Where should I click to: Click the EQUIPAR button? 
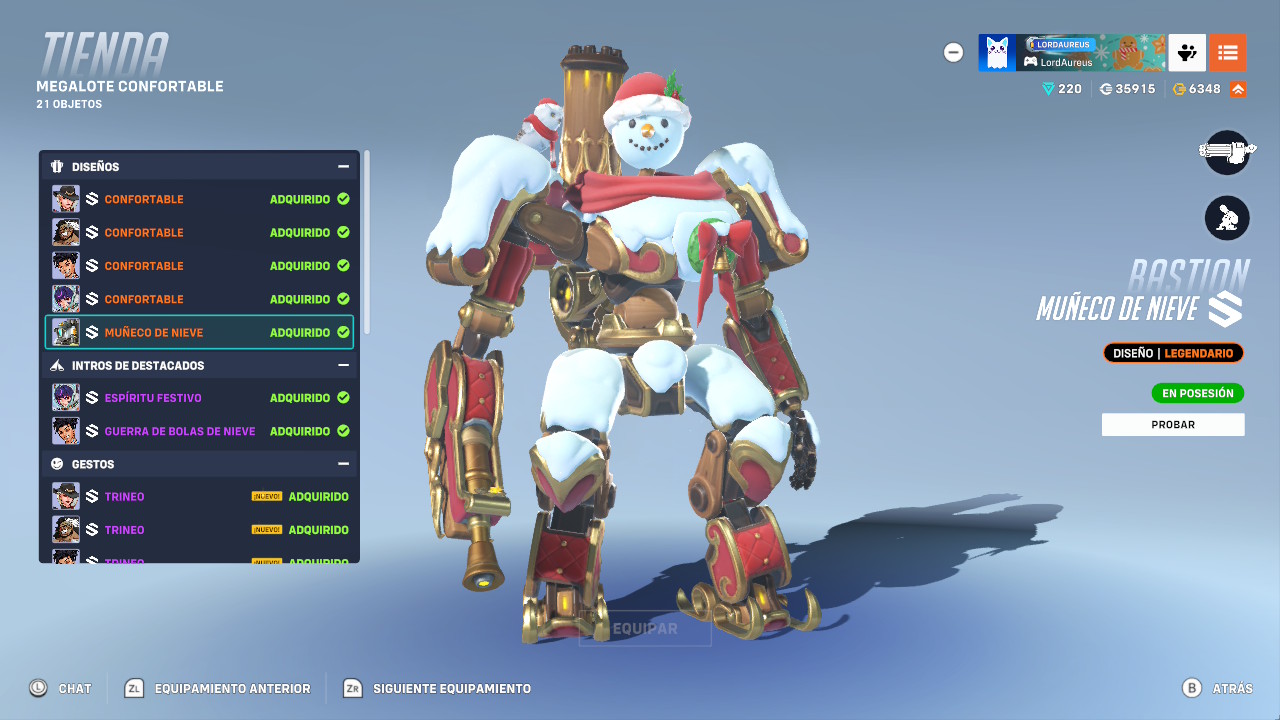point(645,629)
